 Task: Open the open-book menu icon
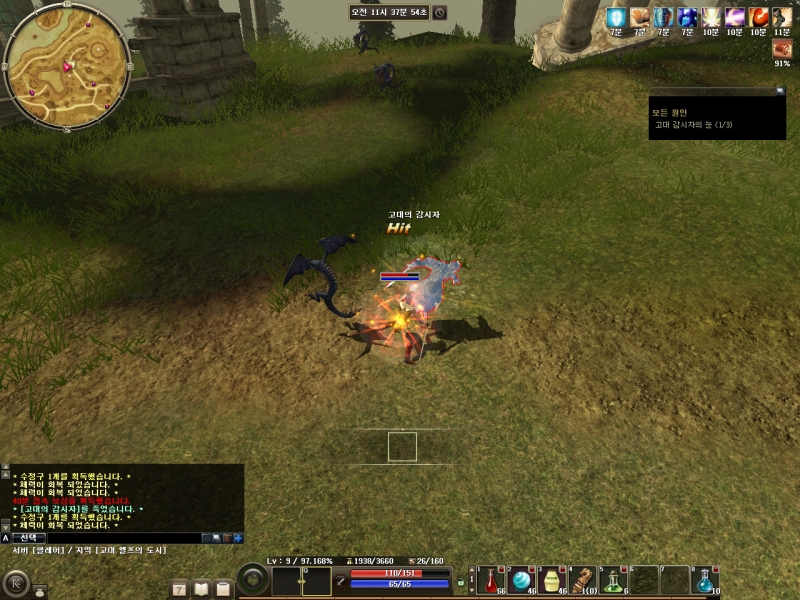click(201, 589)
